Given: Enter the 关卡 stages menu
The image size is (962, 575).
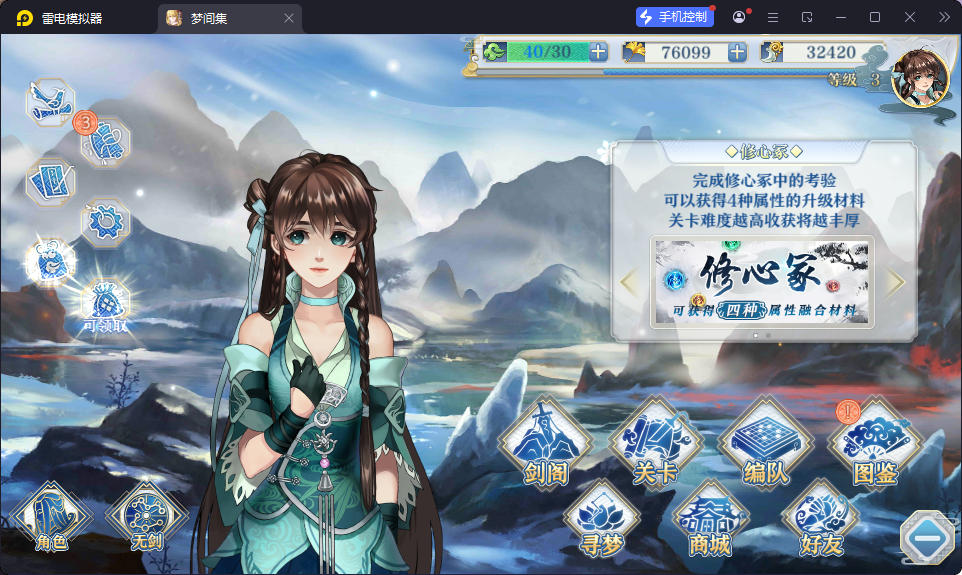Looking at the screenshot, I should pos(655,445).
